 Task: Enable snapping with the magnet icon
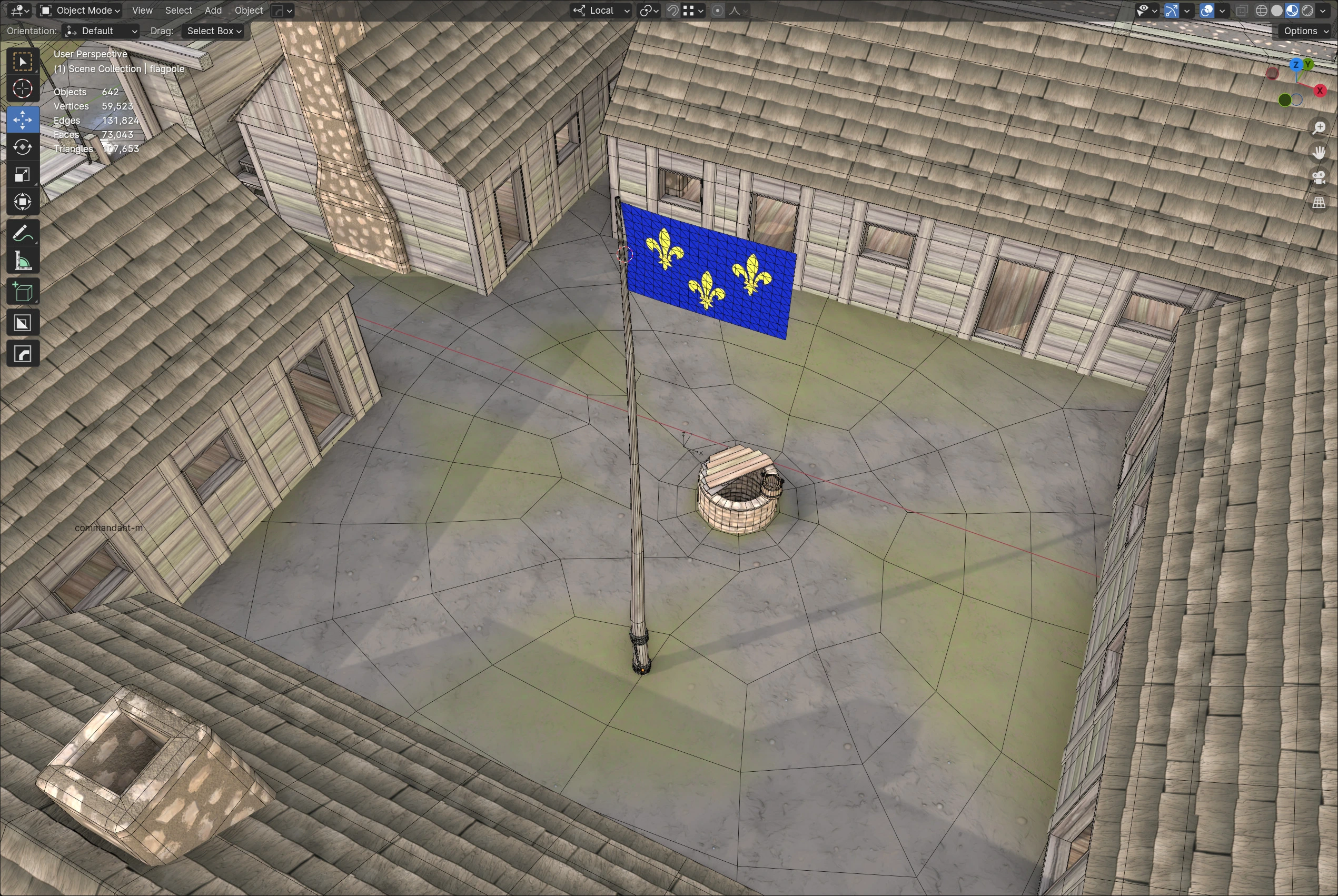(x=673, y=11)
